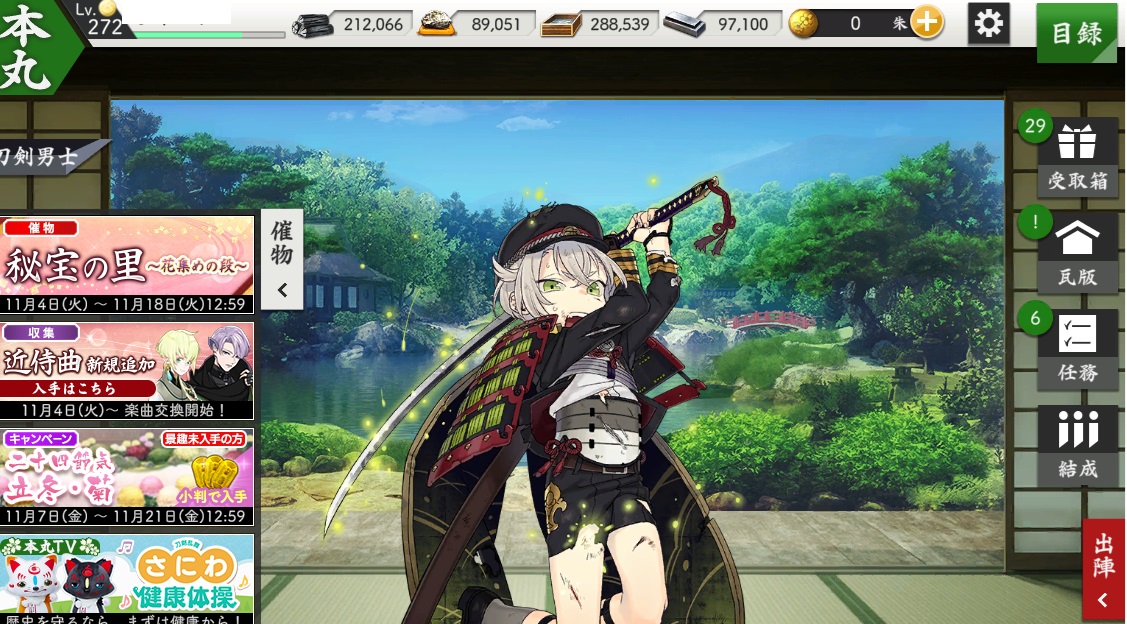
Task: Open the 結成 team formation menu
Action: coord(1077,445)
